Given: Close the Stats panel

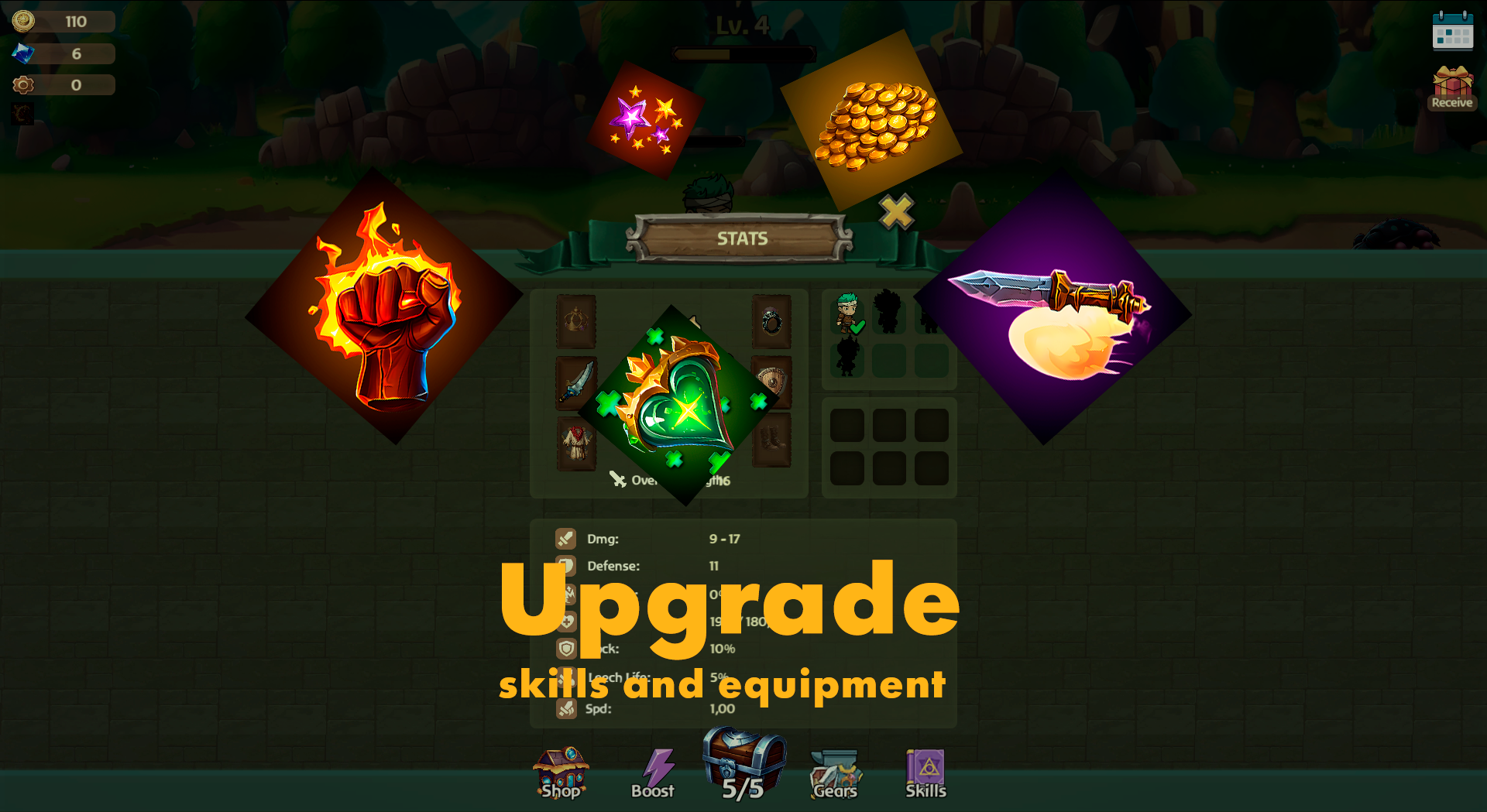Looking at the screenshot, I should coord(896,211).
